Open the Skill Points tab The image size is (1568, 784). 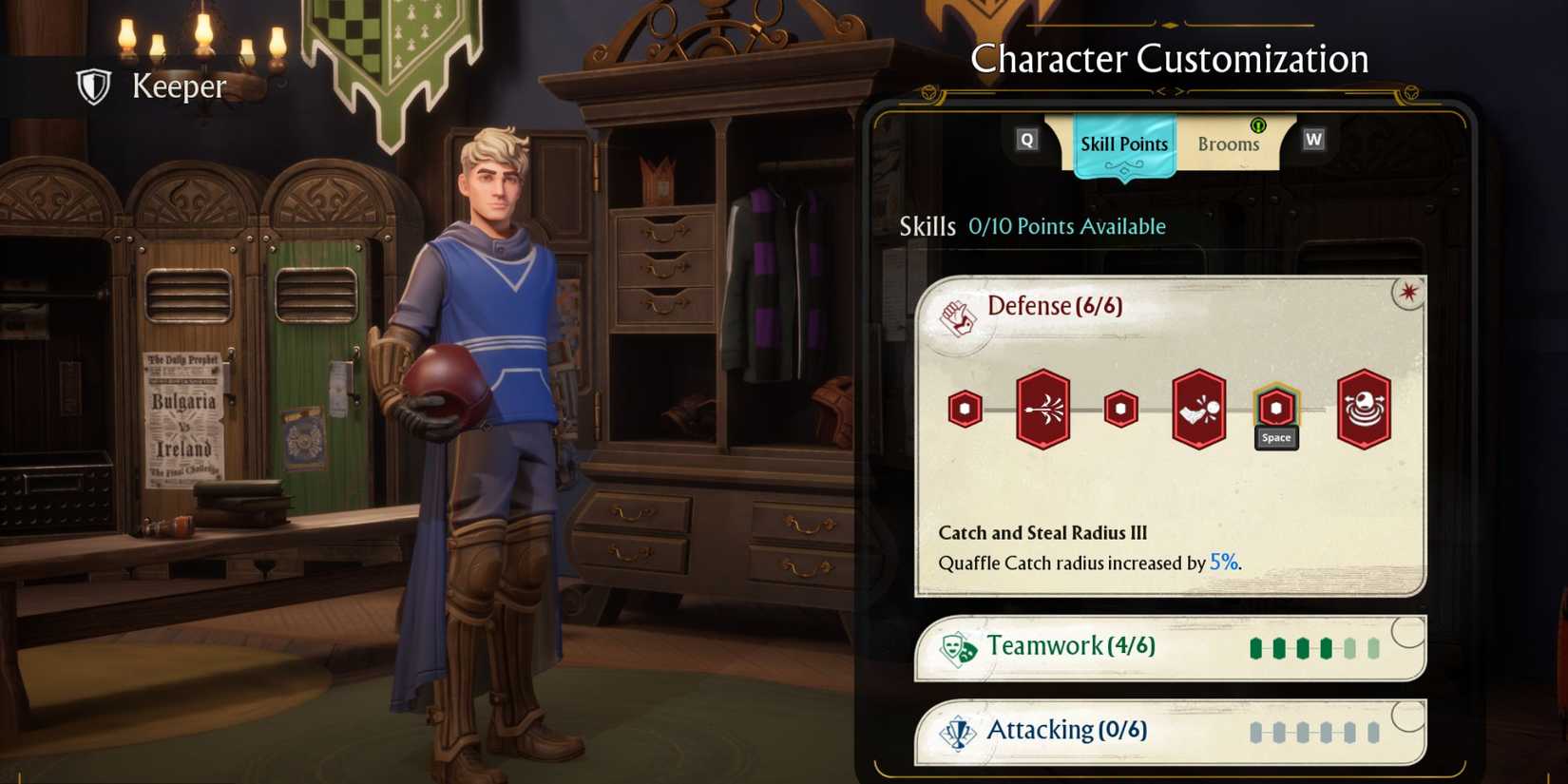tap(1122, 143)
